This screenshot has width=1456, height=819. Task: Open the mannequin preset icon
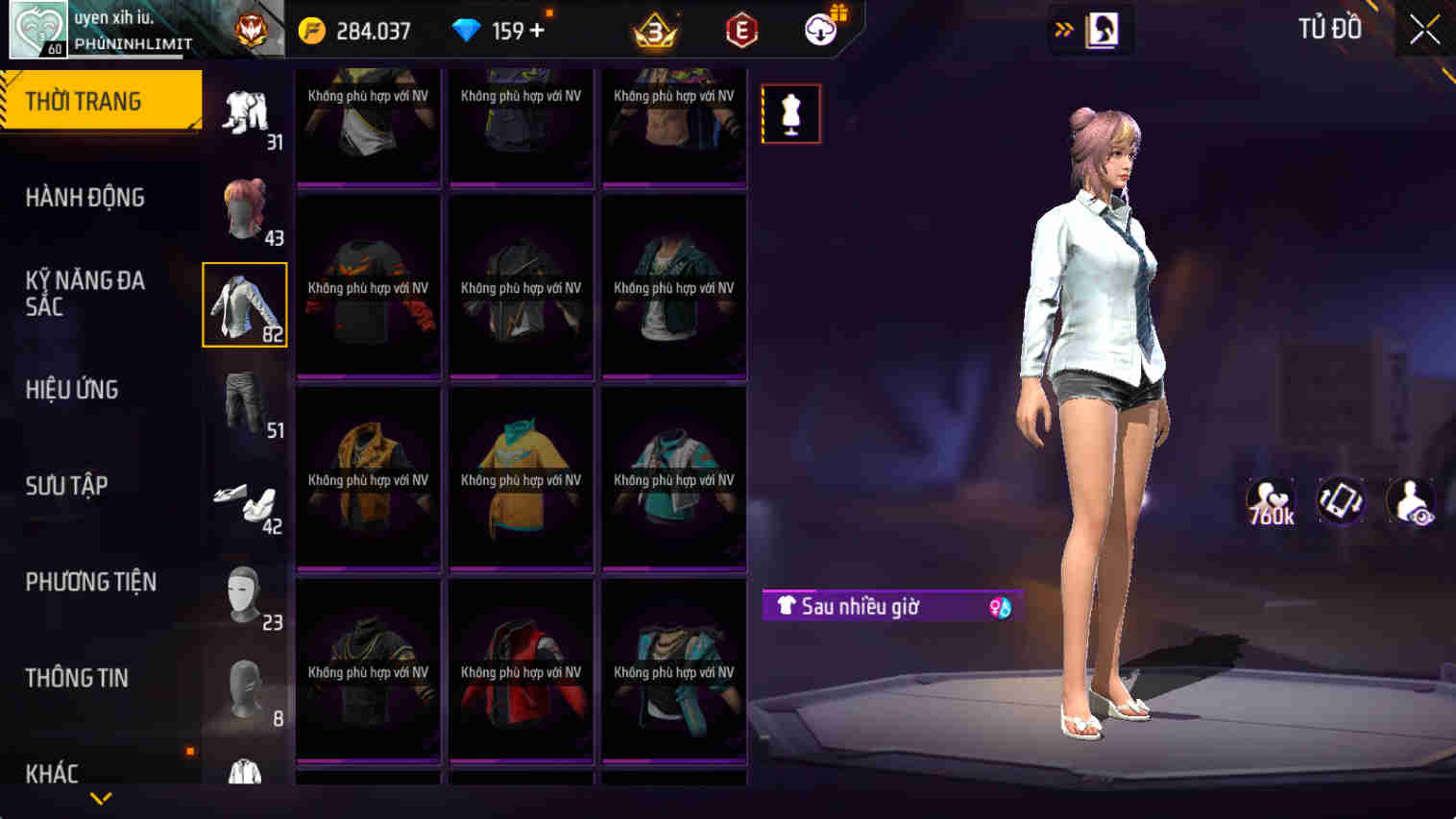click(790, 112)
